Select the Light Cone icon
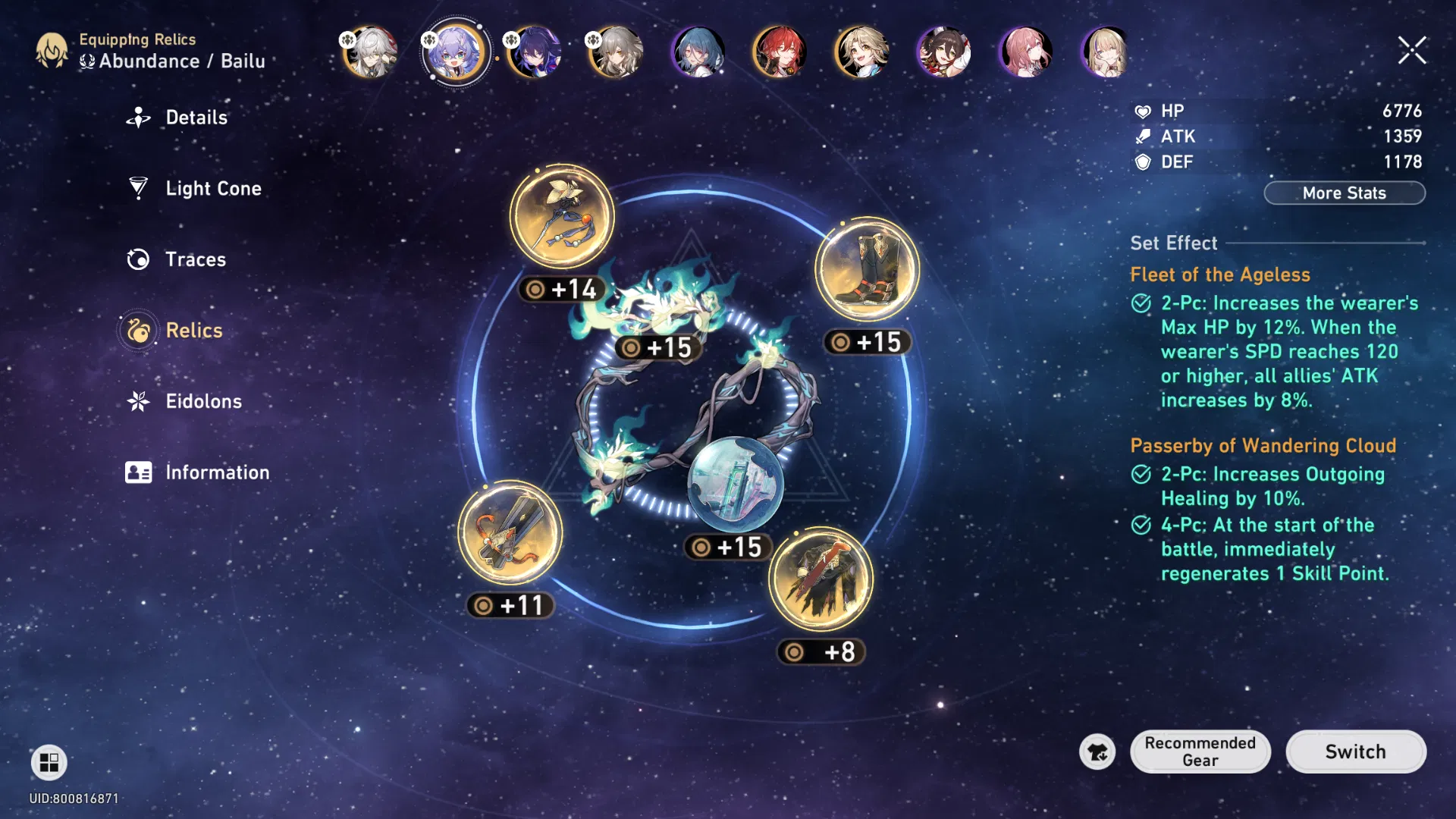 coord(139,188)
